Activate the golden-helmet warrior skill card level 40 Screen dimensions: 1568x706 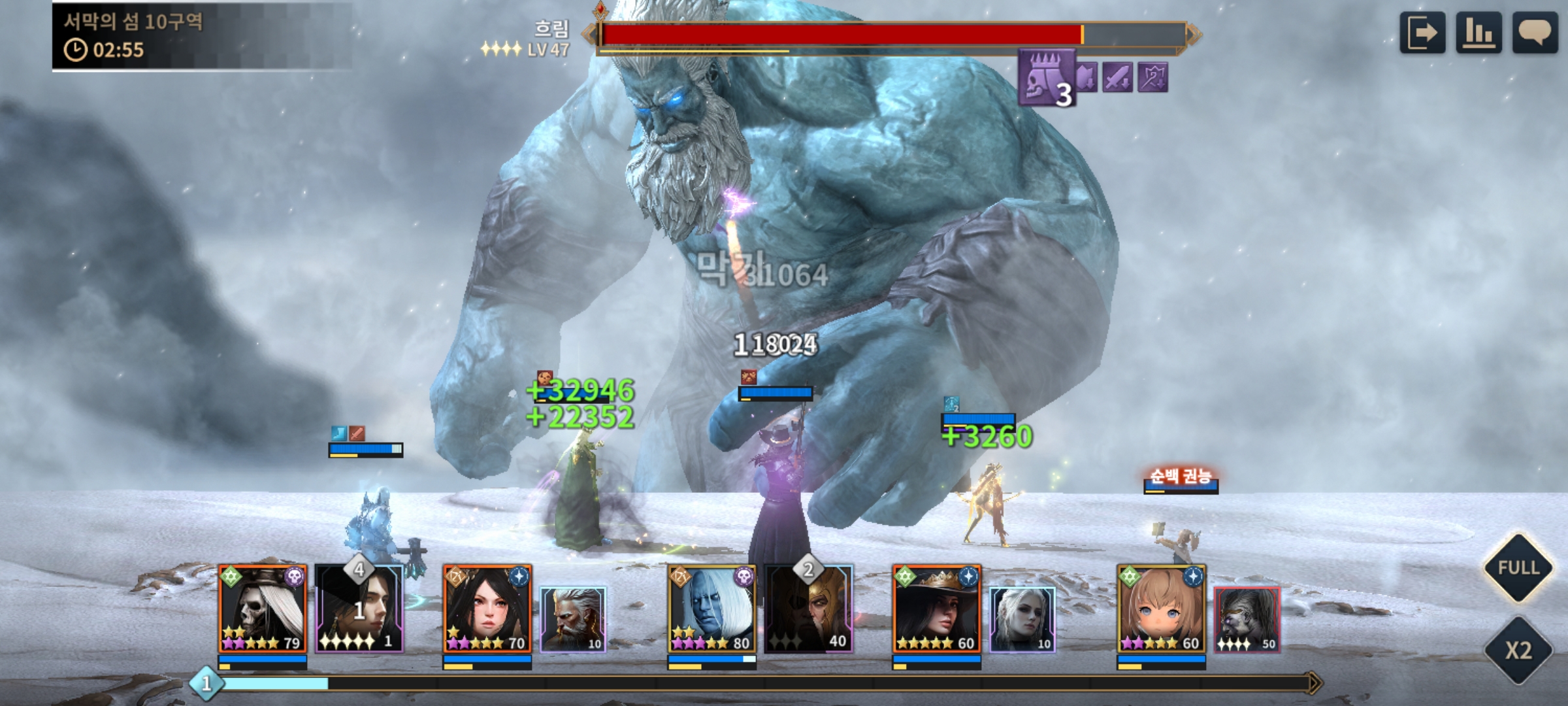pos(809,609)
